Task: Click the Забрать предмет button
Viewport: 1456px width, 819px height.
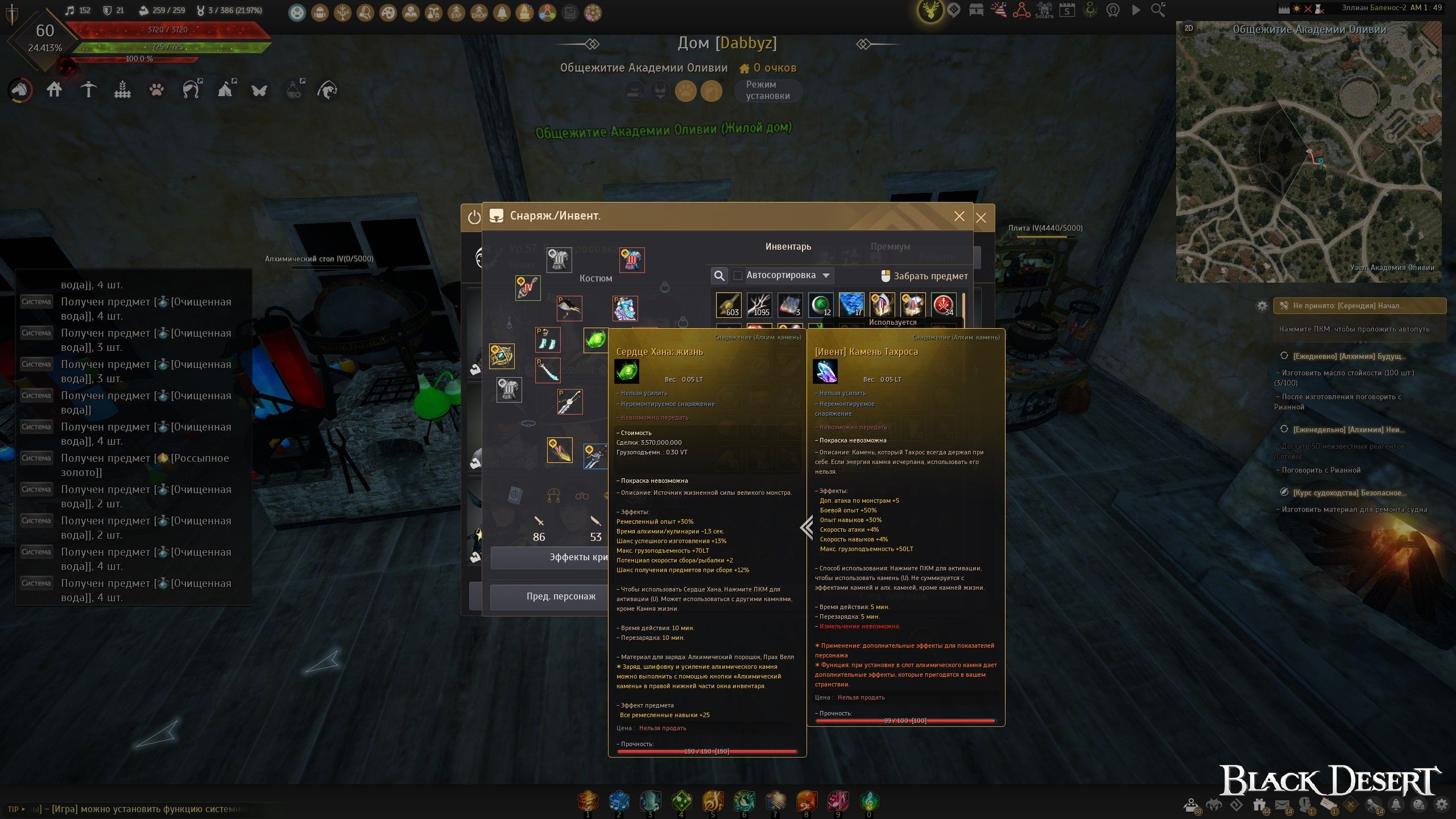Action: 924,276
